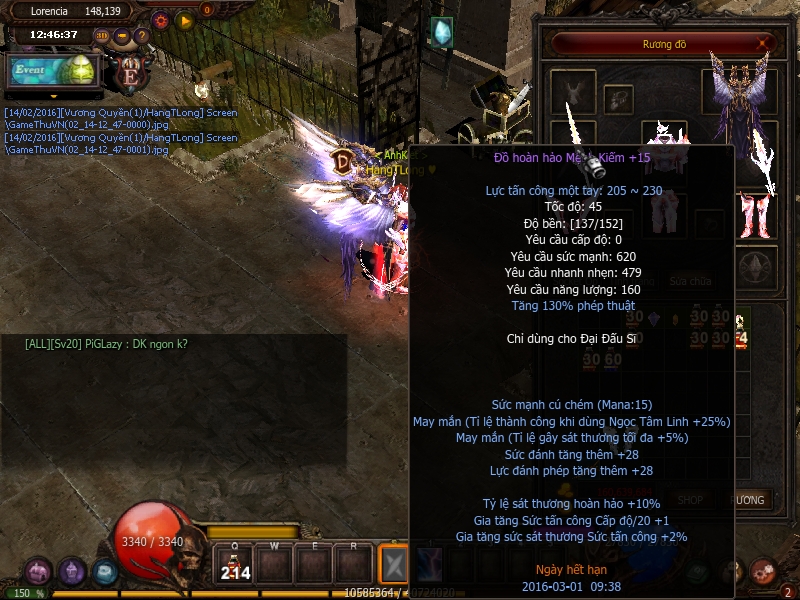
Task: Click the chat message from PiGLazy
Action: [x=106, y=344]
